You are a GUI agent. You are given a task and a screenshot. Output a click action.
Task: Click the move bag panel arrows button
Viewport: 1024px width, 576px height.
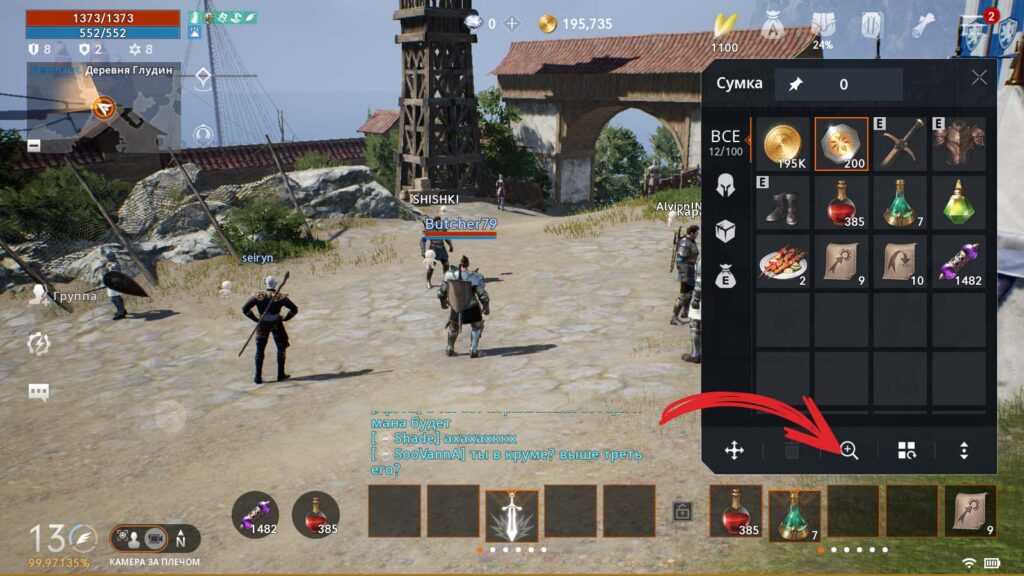click(734, 451)
